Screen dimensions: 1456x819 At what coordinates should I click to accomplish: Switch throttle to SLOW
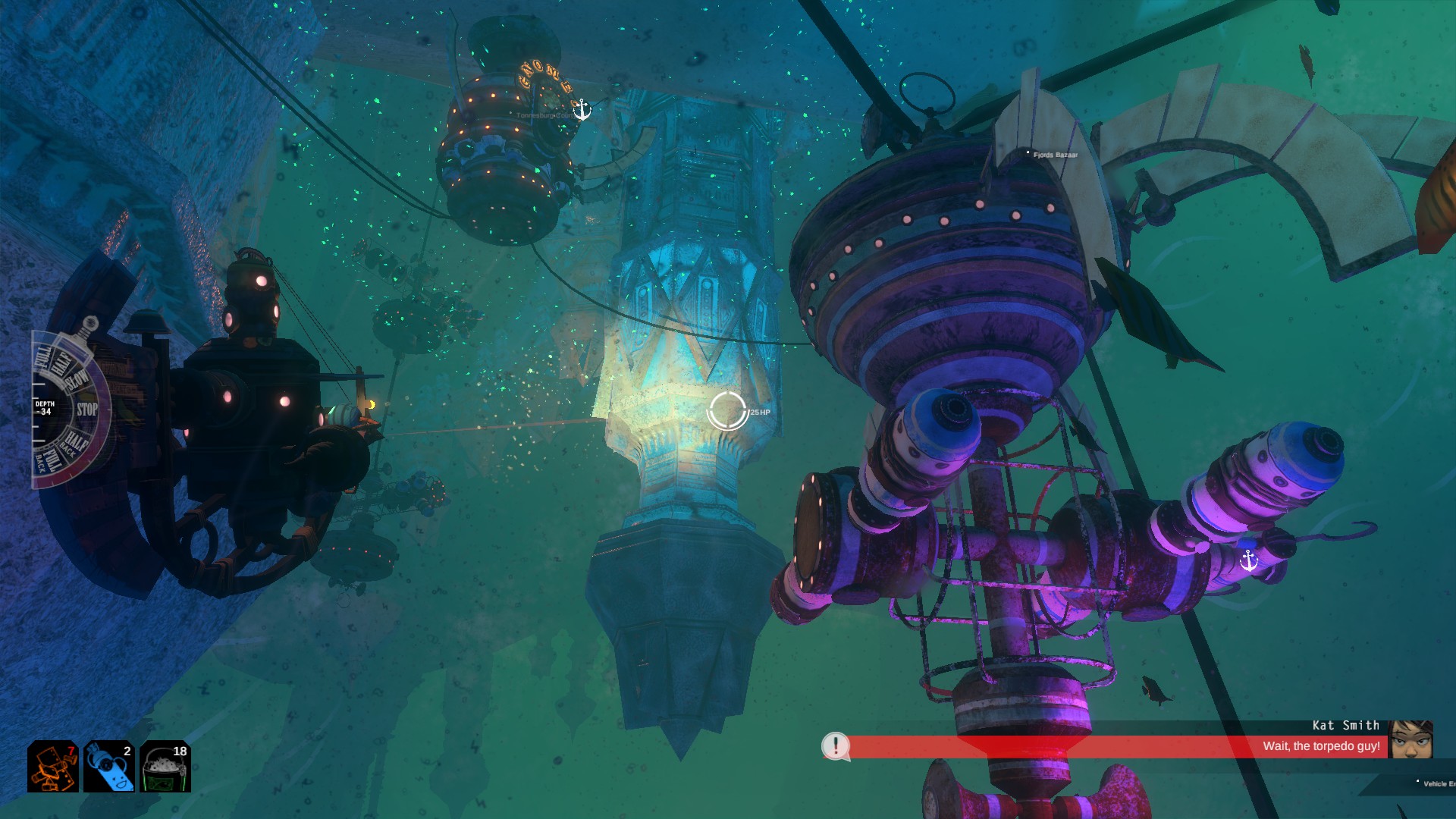pos(77,379)
